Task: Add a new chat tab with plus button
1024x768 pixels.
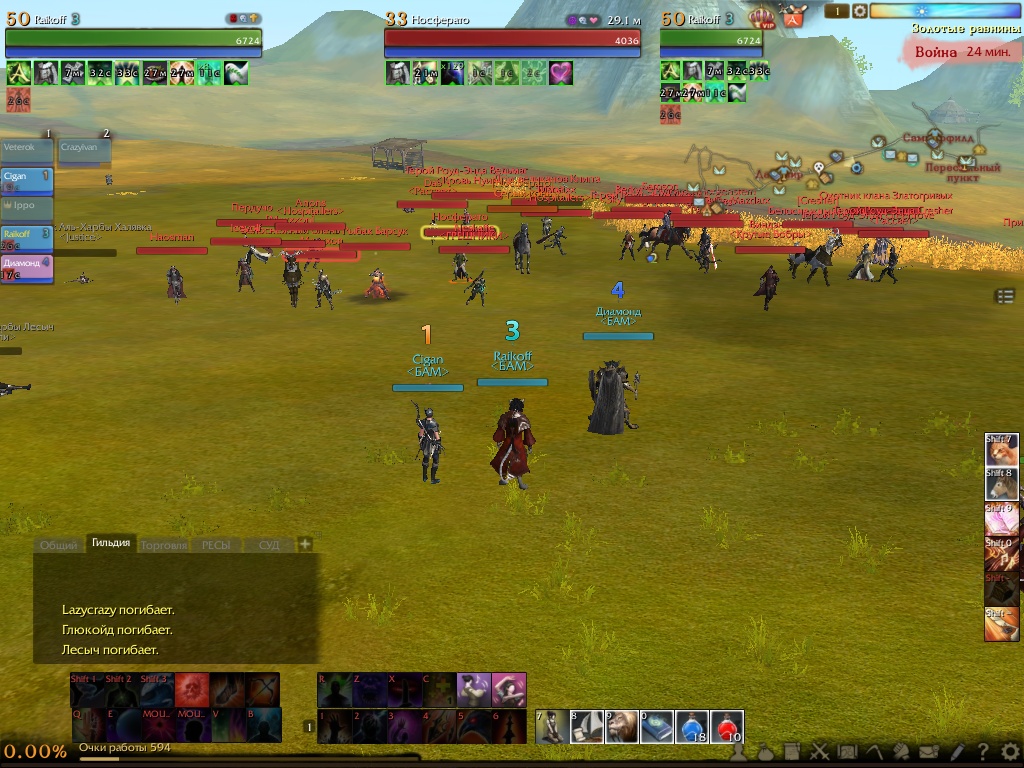Action: (x=305, y=544)
